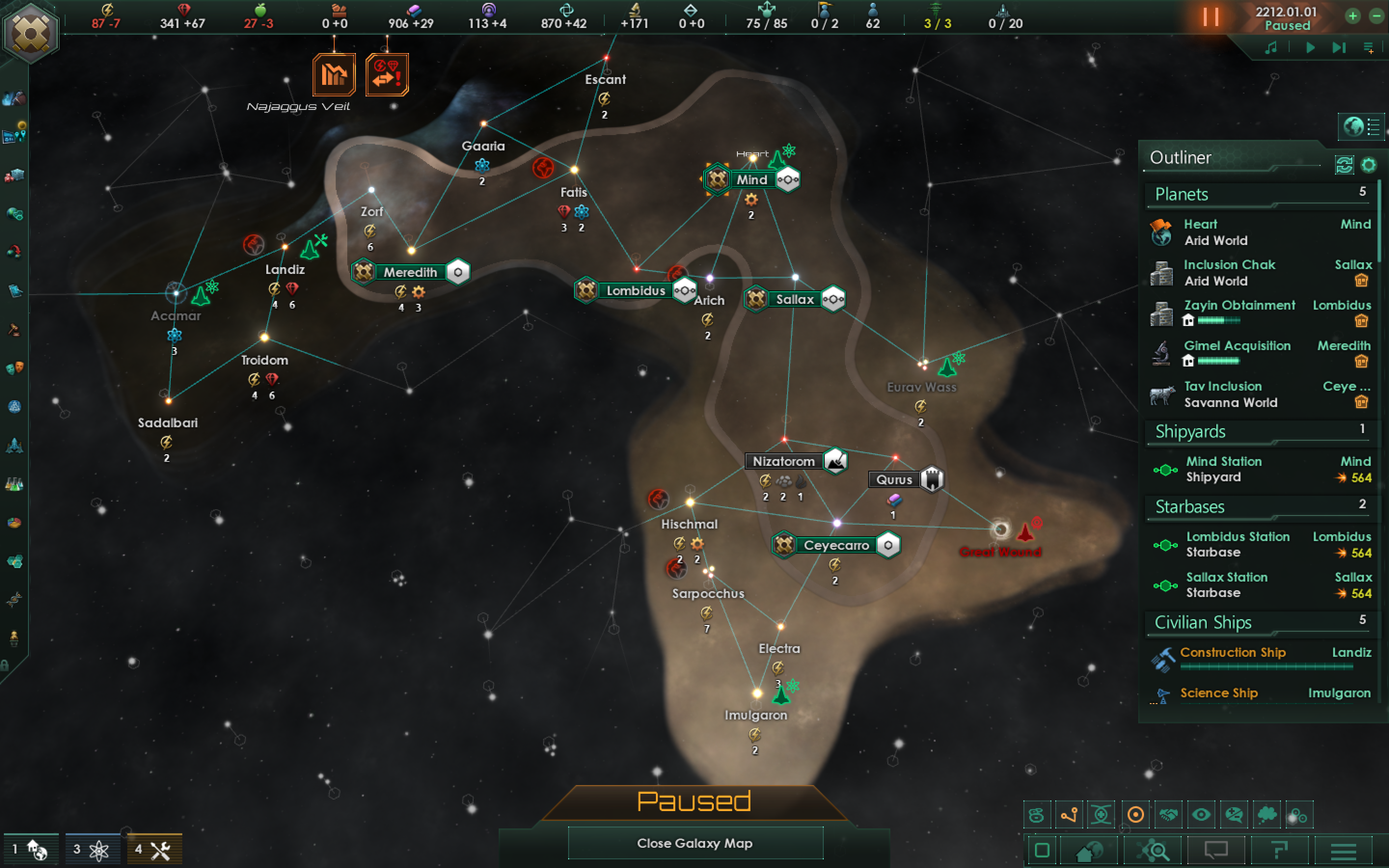Click the Close Galaxy Map button
The height and width of the screenshot is (868, 1389).
pos(694,843)
